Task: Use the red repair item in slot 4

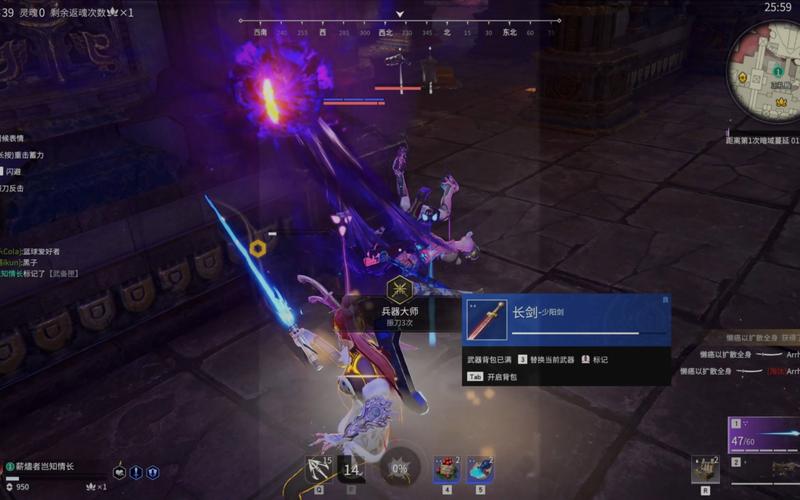Action: tap(446, 468)
